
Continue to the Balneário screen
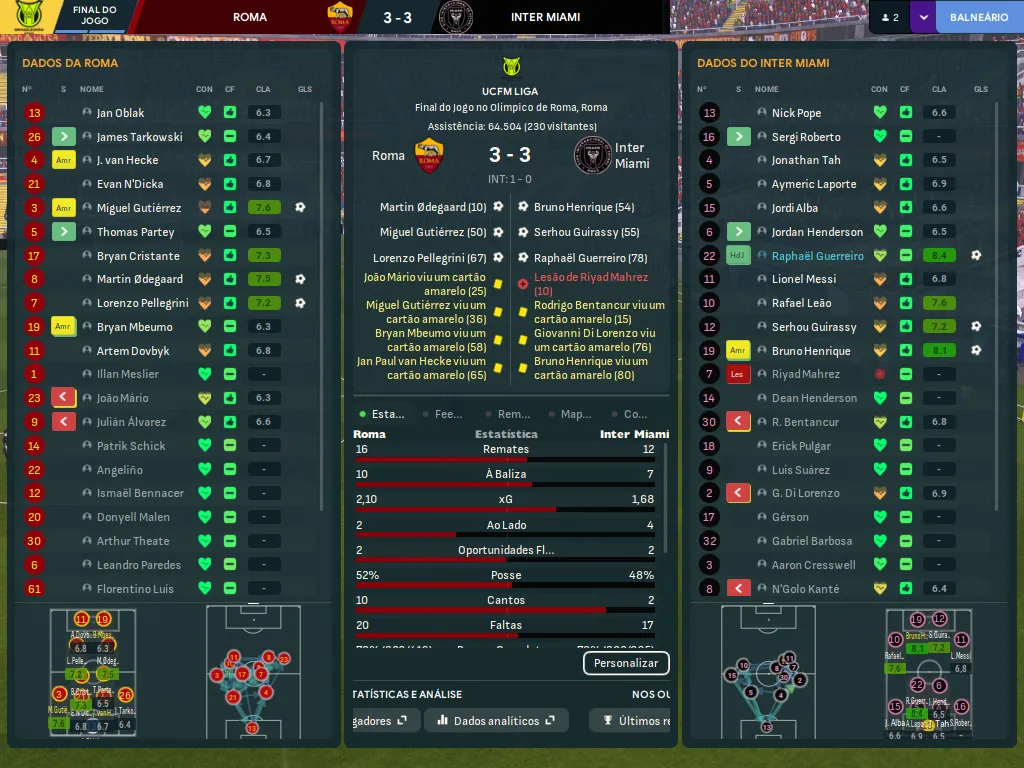(x=978, y=17)
